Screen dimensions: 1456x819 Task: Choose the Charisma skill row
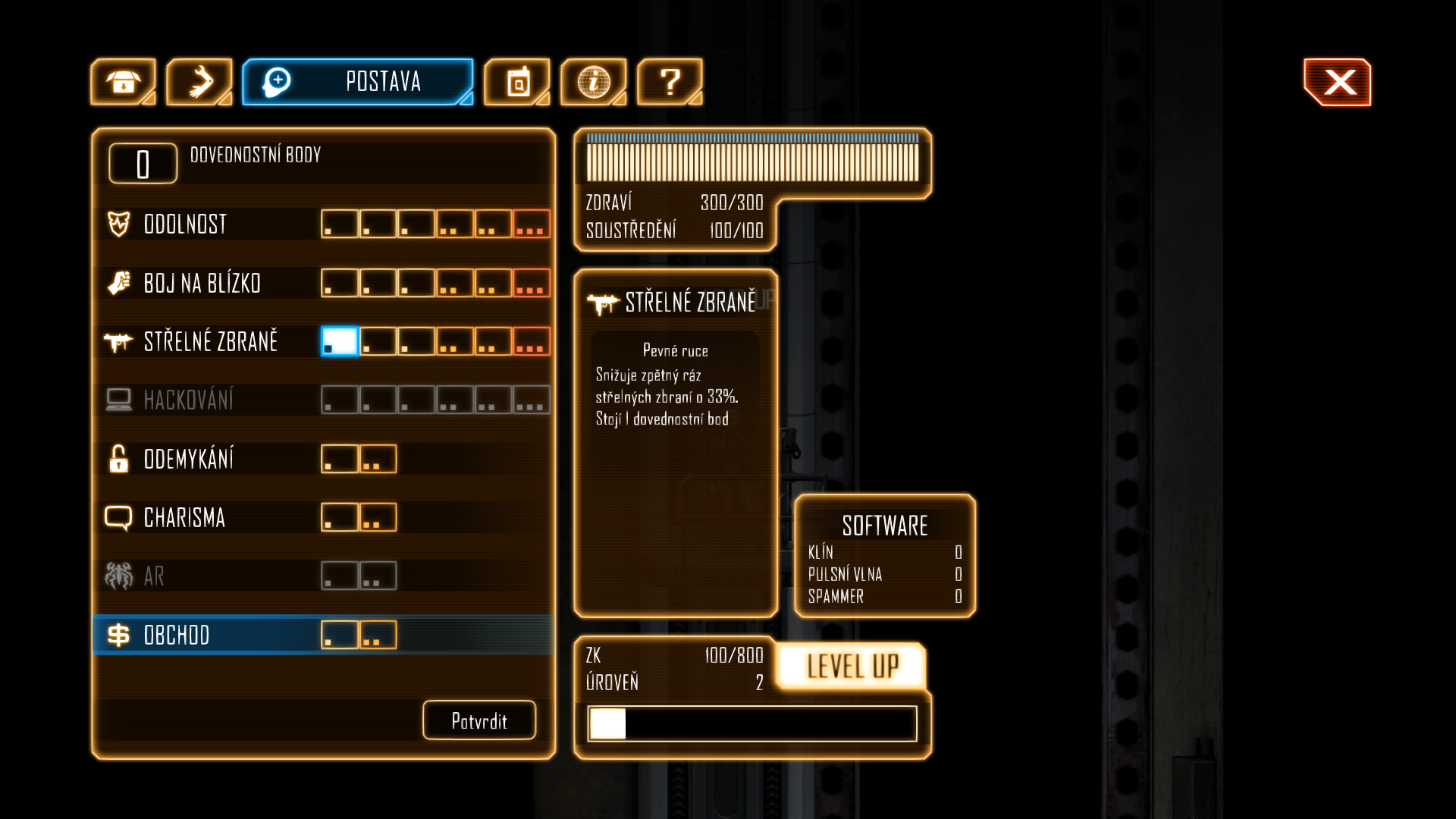pyautogui.click(x=184, y=518)
